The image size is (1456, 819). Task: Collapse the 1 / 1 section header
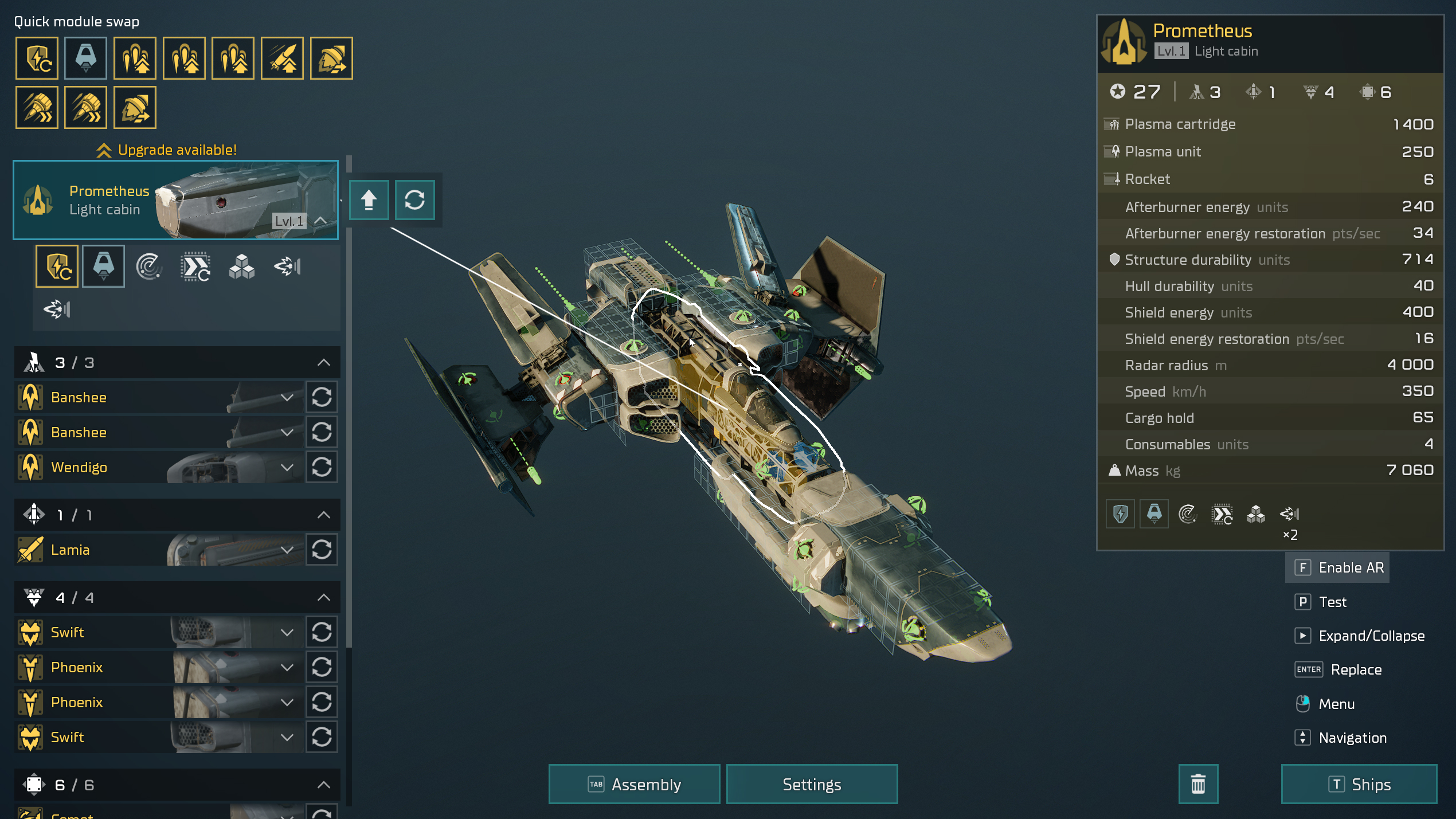click(323, 515)
